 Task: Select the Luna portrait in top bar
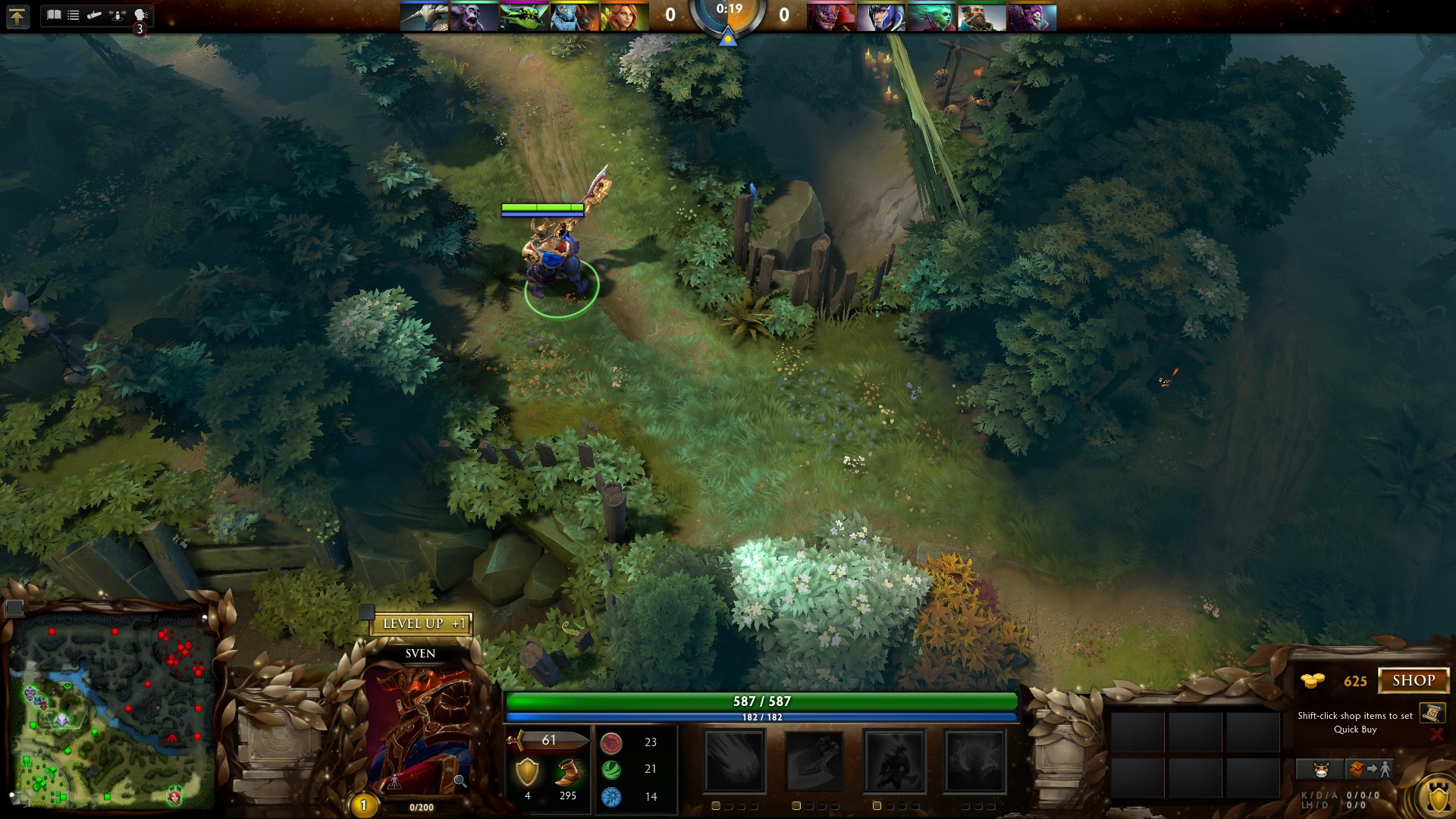[x=881, y=17]
